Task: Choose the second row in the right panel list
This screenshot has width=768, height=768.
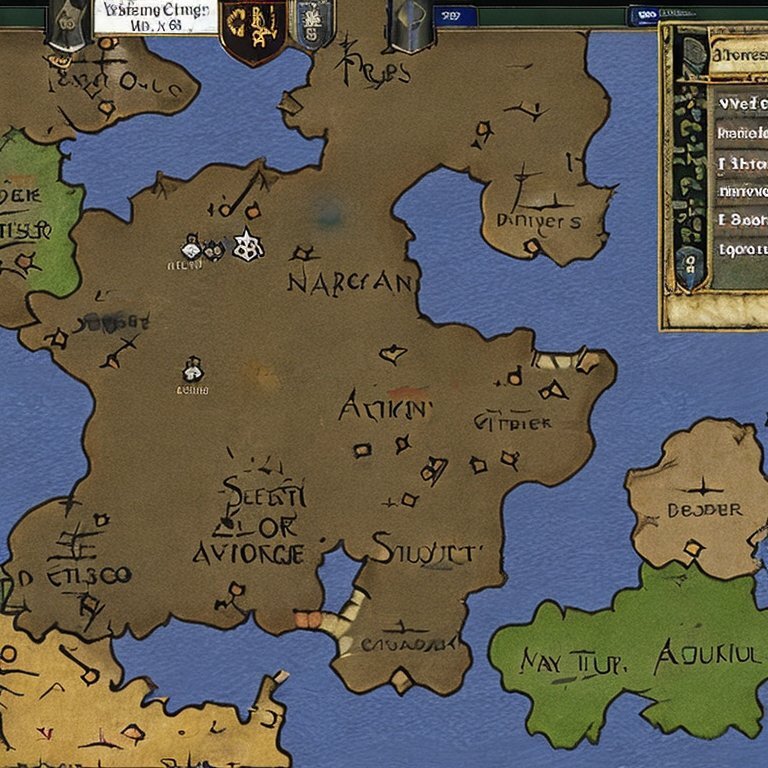Action: 741,132
